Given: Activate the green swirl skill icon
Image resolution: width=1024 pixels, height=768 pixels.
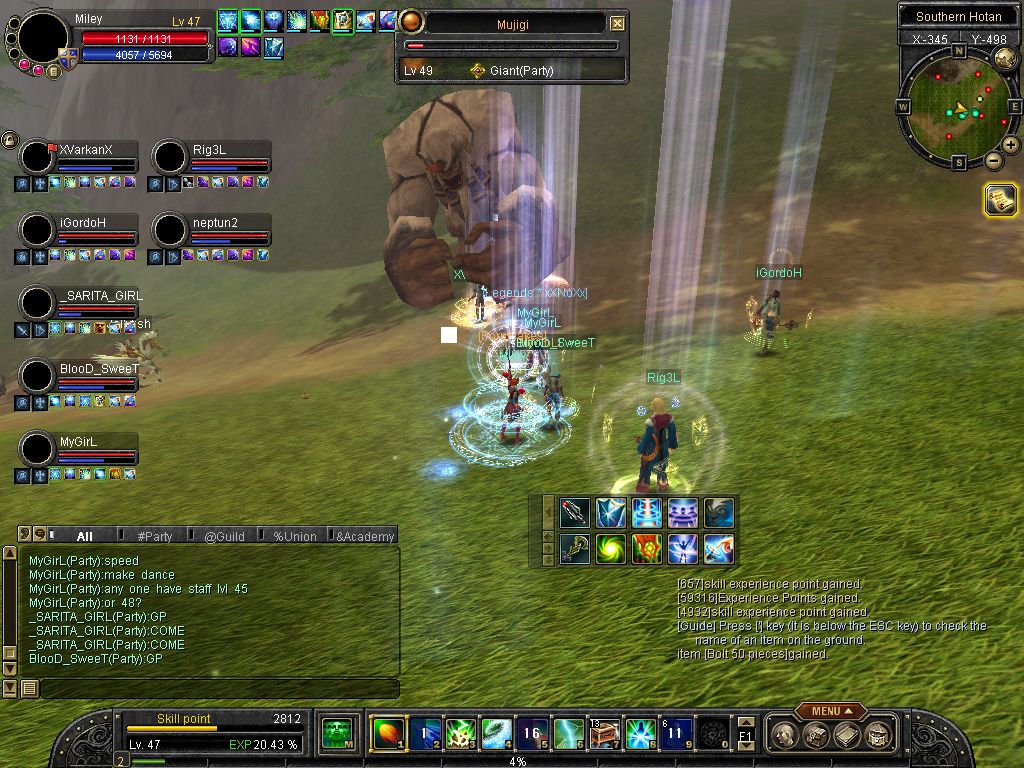Looking at the screenshot, I should [611, 548].
